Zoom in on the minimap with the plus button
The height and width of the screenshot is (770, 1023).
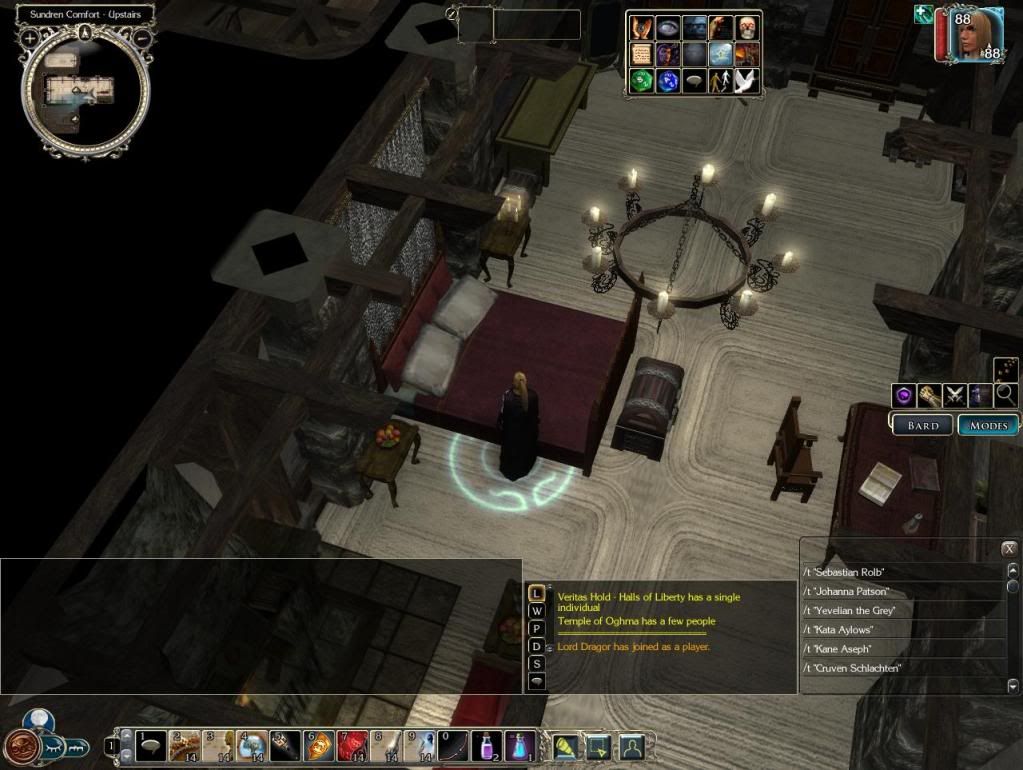30,37
